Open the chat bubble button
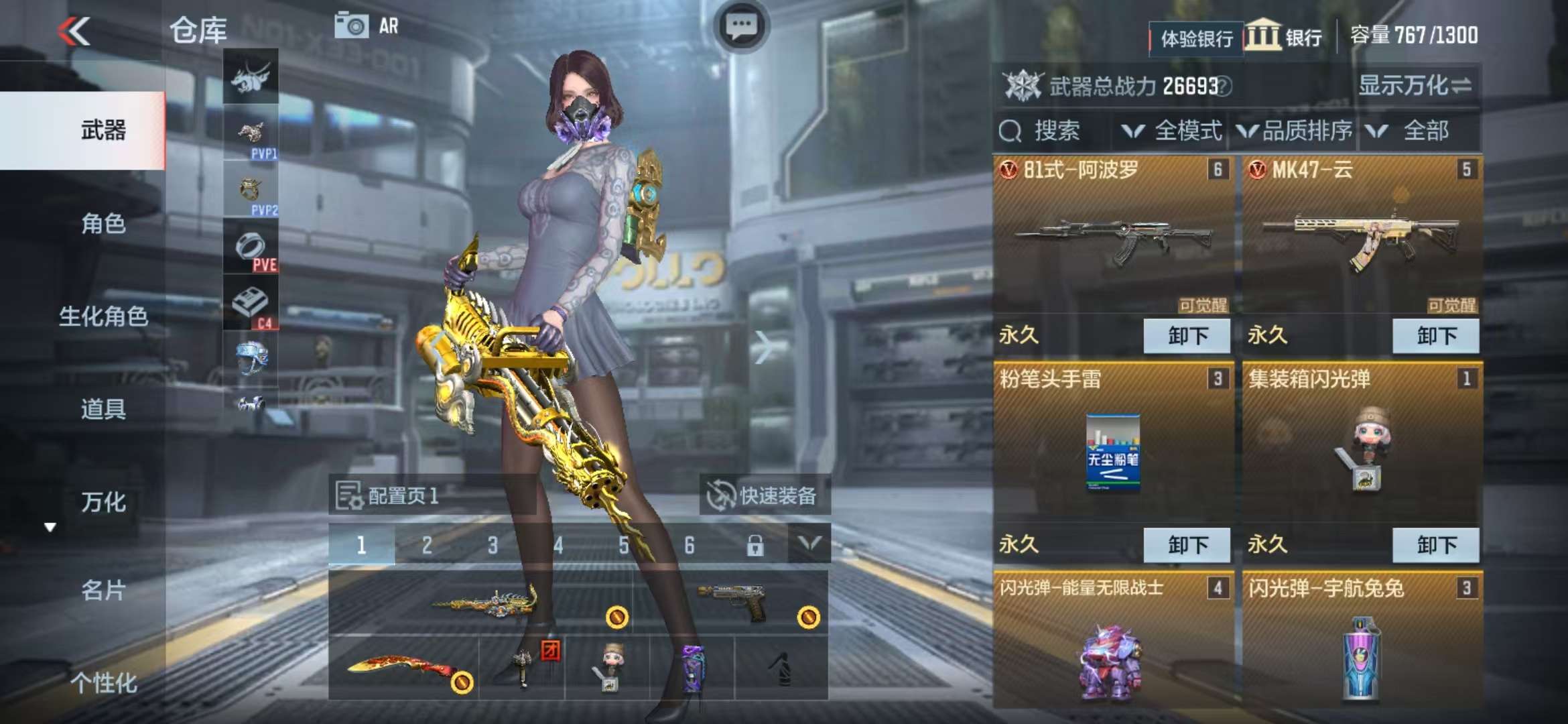The height and width of the screenshot is (724, 1568). coord(741,27)
